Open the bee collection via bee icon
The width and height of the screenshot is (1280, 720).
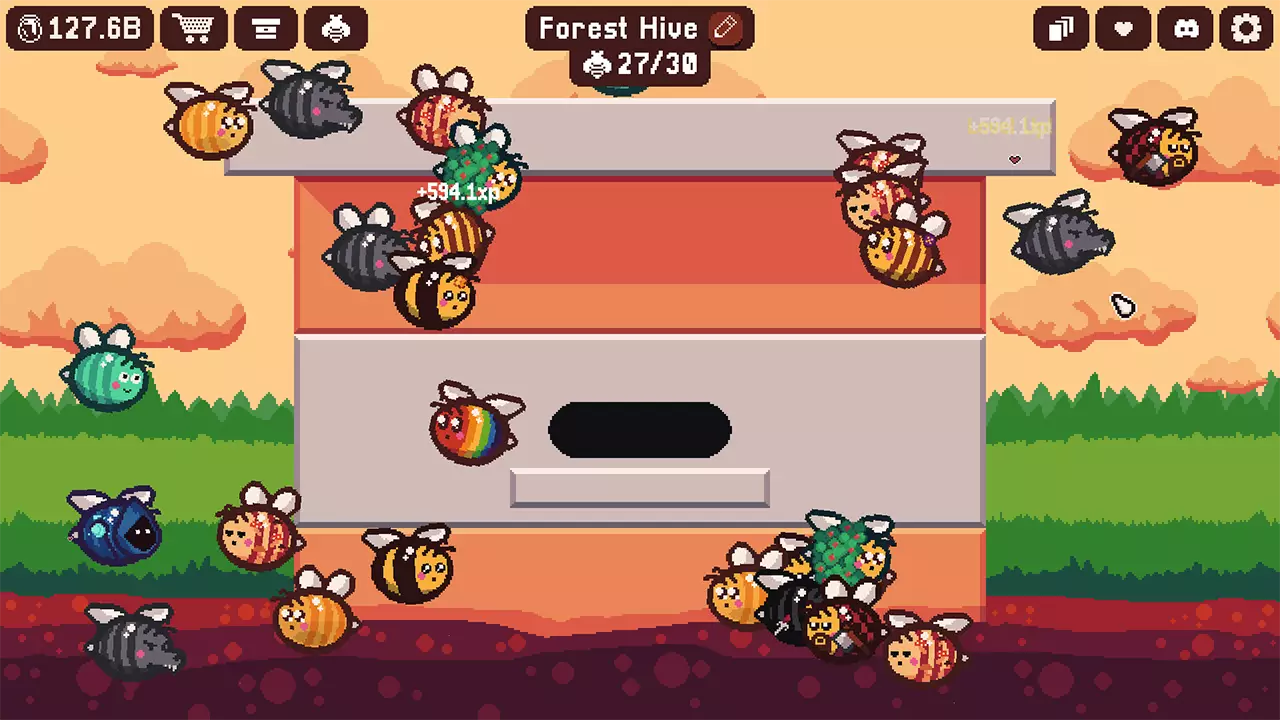coord(337,27)
